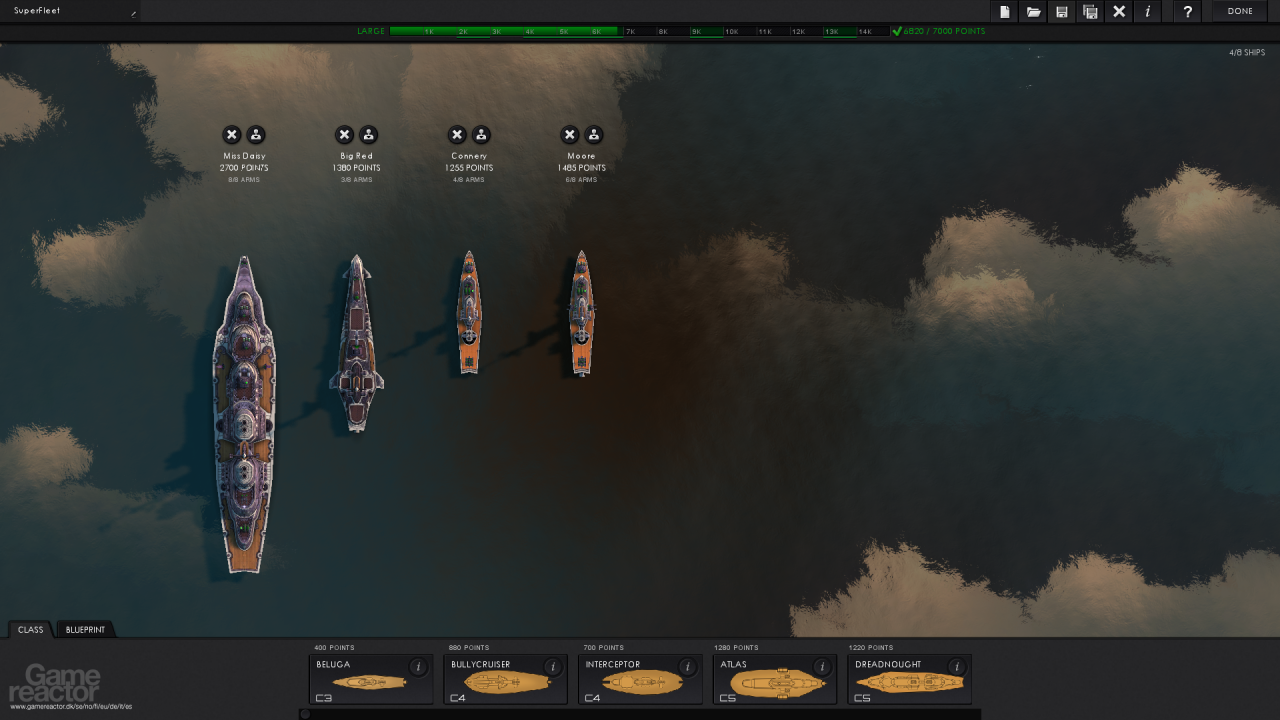The image size is (1280, 720).
Task: Open captain icon for Moore
Action: pyautogui.click(x=594, y=135)
